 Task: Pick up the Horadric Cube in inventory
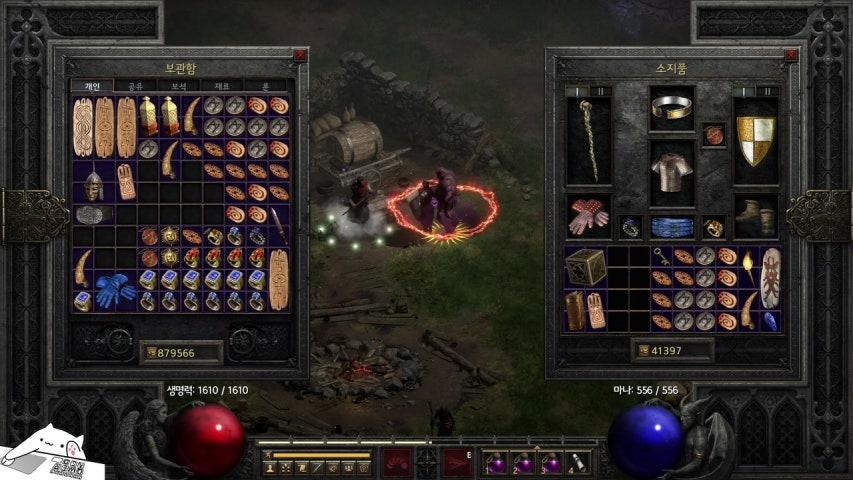(x=586, y=267)
